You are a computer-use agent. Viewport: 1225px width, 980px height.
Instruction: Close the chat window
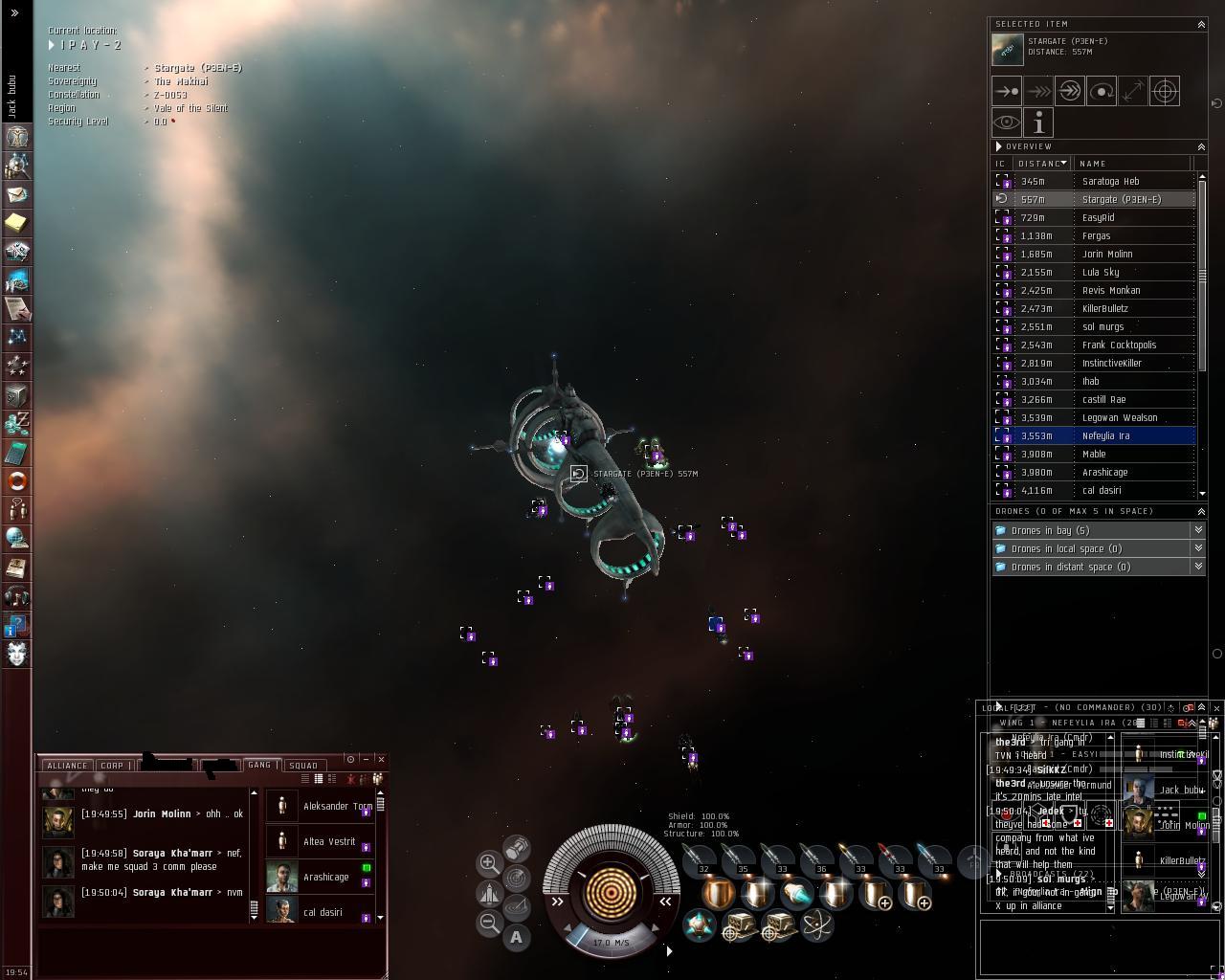[x=381, y=759]
